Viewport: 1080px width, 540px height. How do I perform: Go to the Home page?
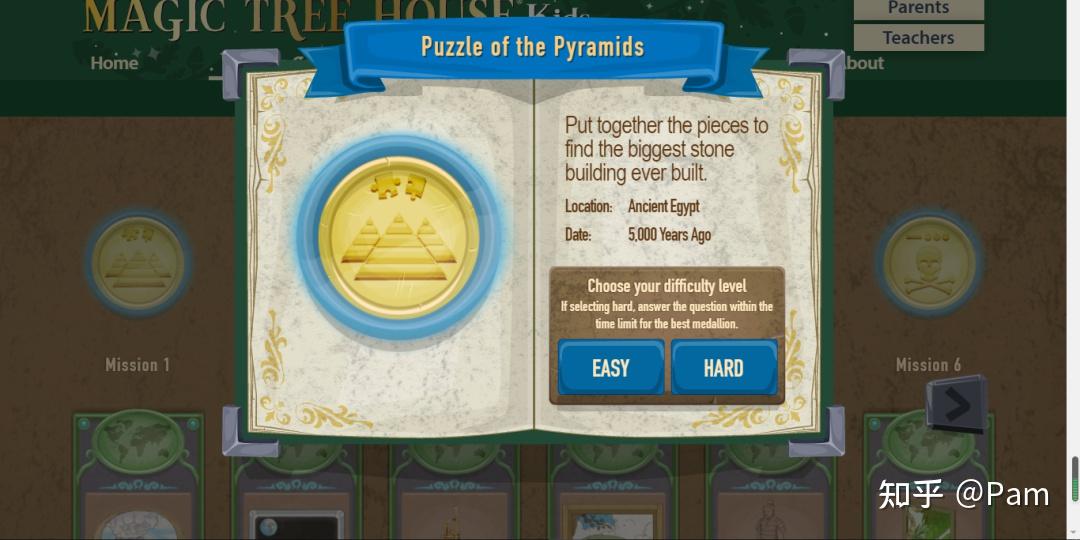click(114, 63)
